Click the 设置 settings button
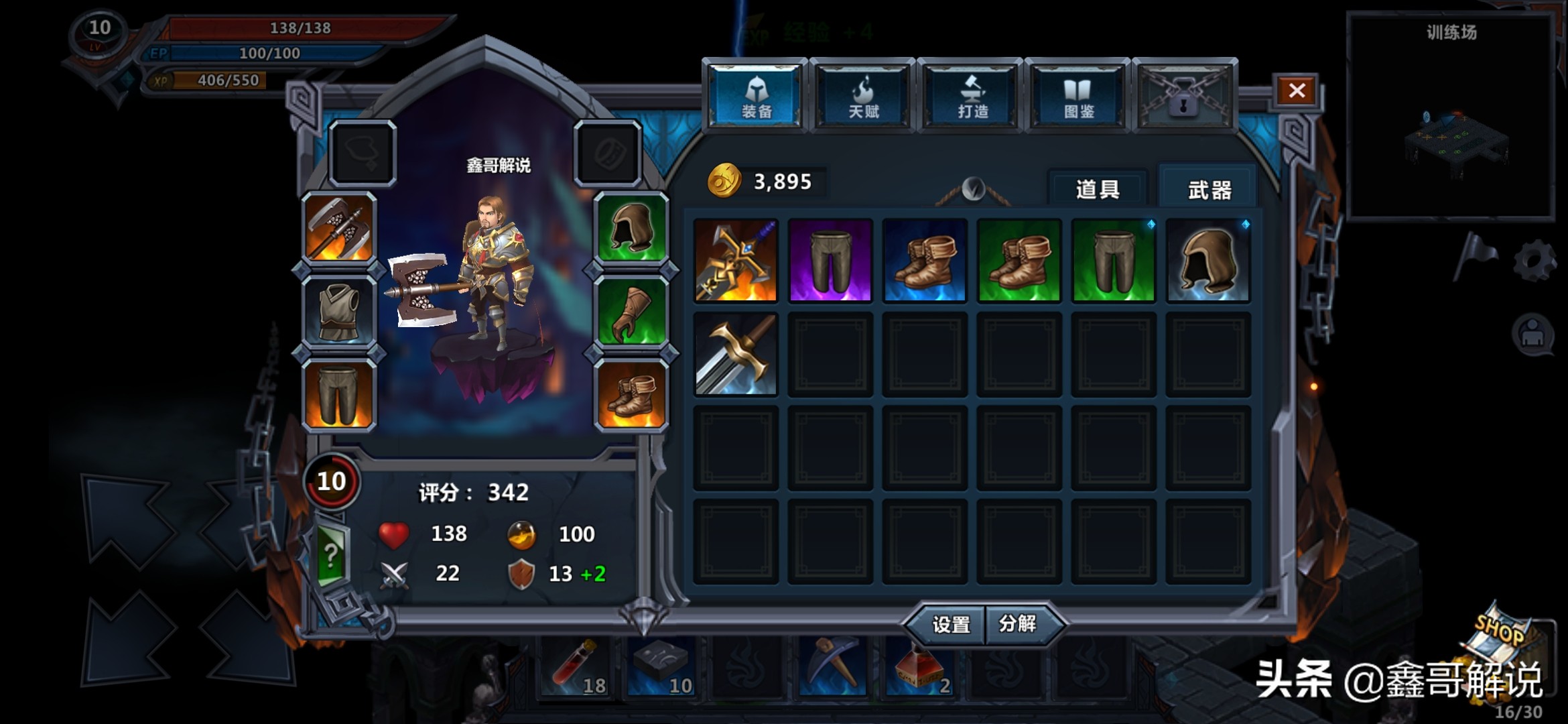Viewport: 1568px width, 724px height. (x=950, y=625)
